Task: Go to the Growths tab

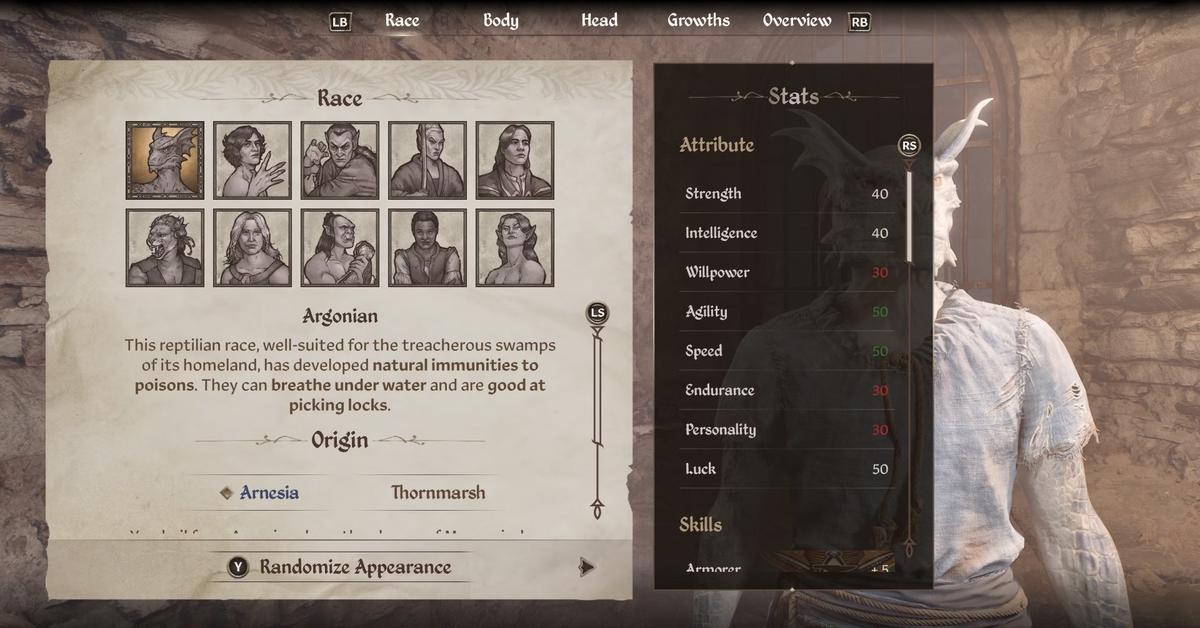Action: (x=698, y=21)
